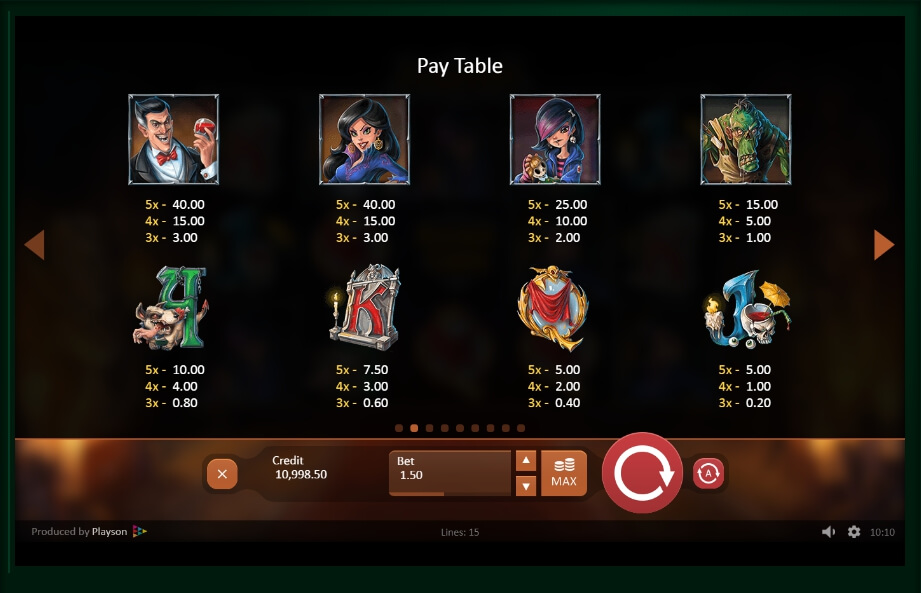Viewport: 921px width, 593px height.
Task: Jump to the last pay table page dot
Action: click(521, 428)
